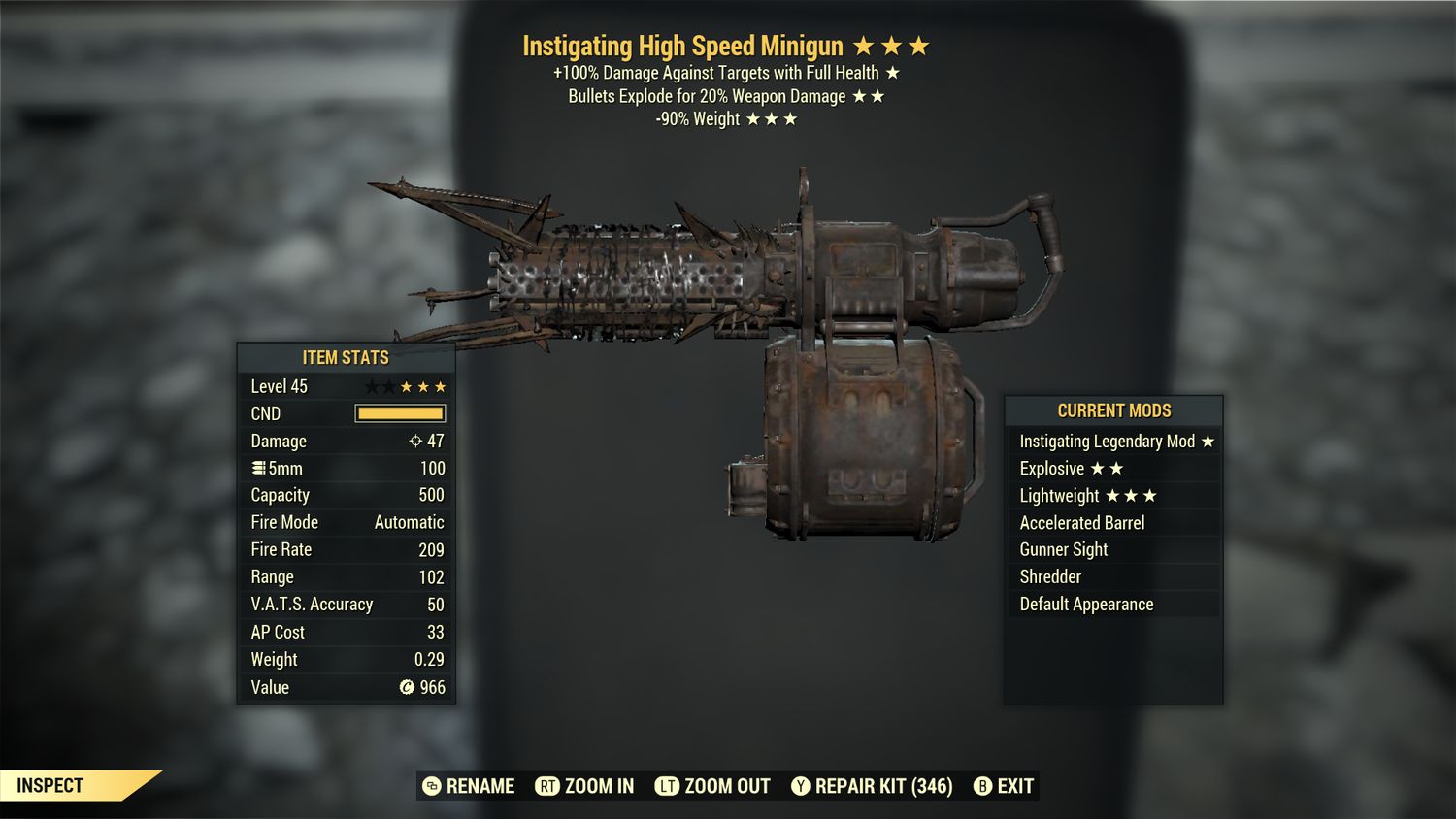Click the crosshair icon next to Damage

416,441
